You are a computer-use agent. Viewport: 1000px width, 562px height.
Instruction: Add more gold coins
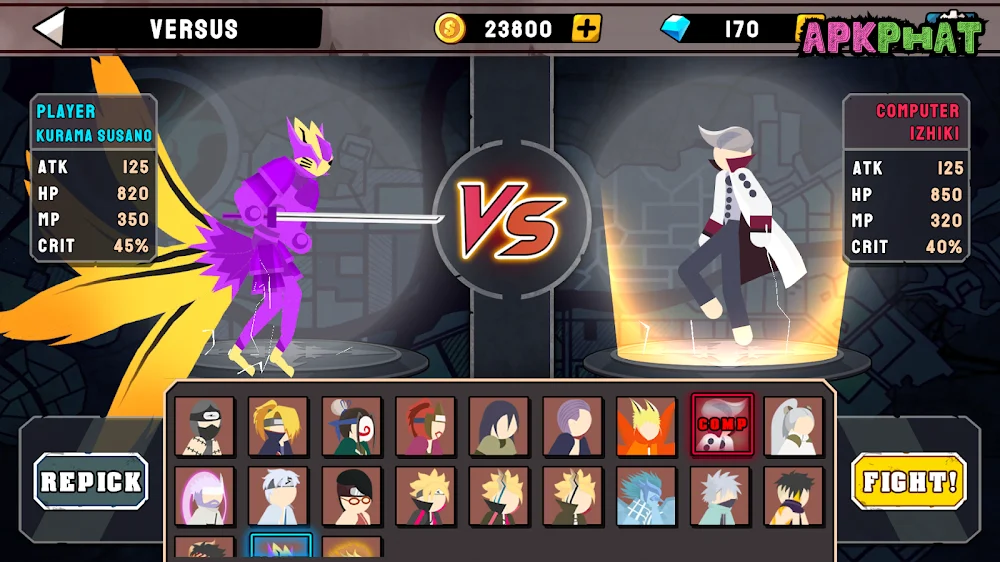tap(586, 28)
